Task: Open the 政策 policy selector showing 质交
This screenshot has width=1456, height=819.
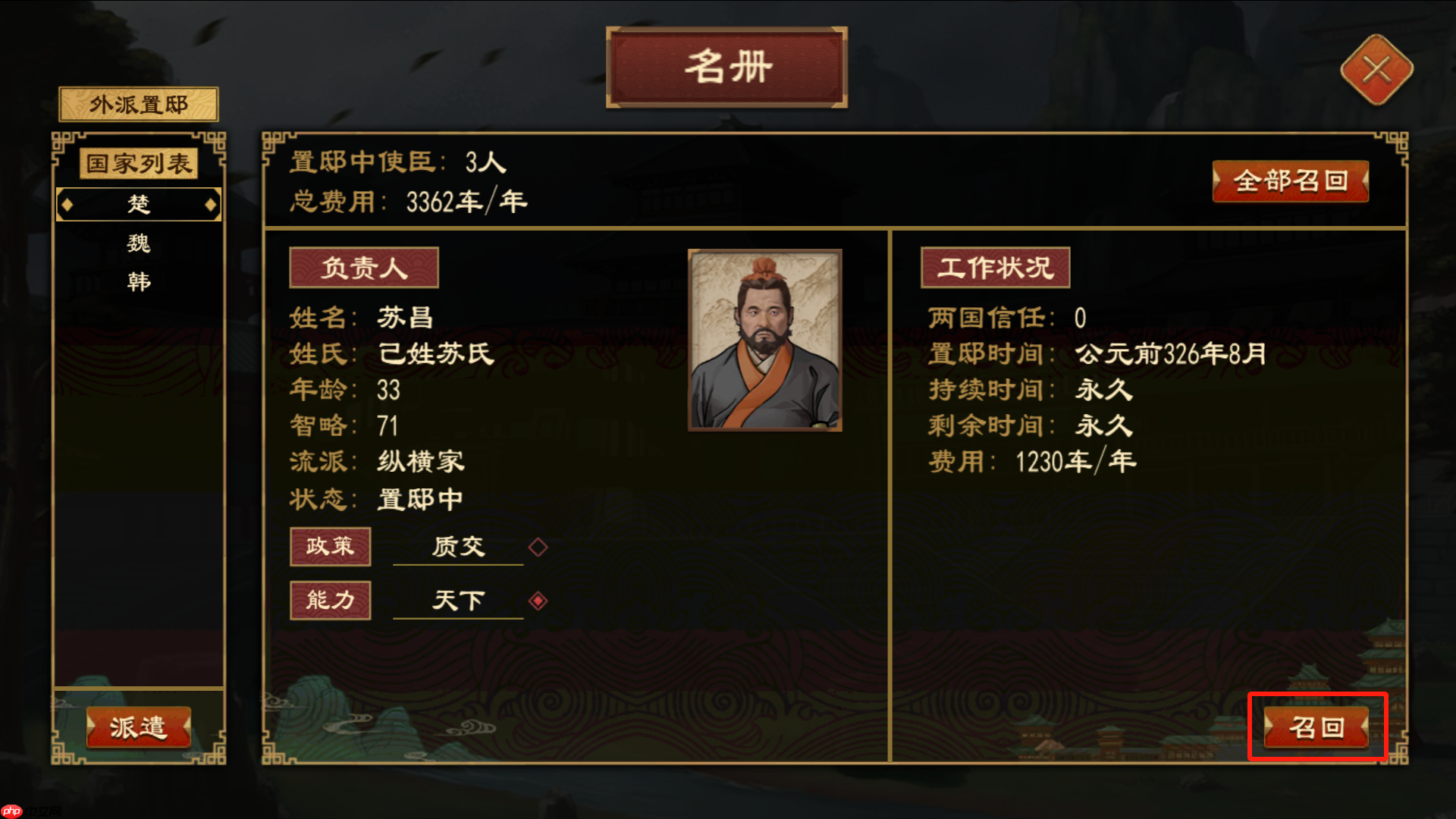Action: tap(457, 547)
